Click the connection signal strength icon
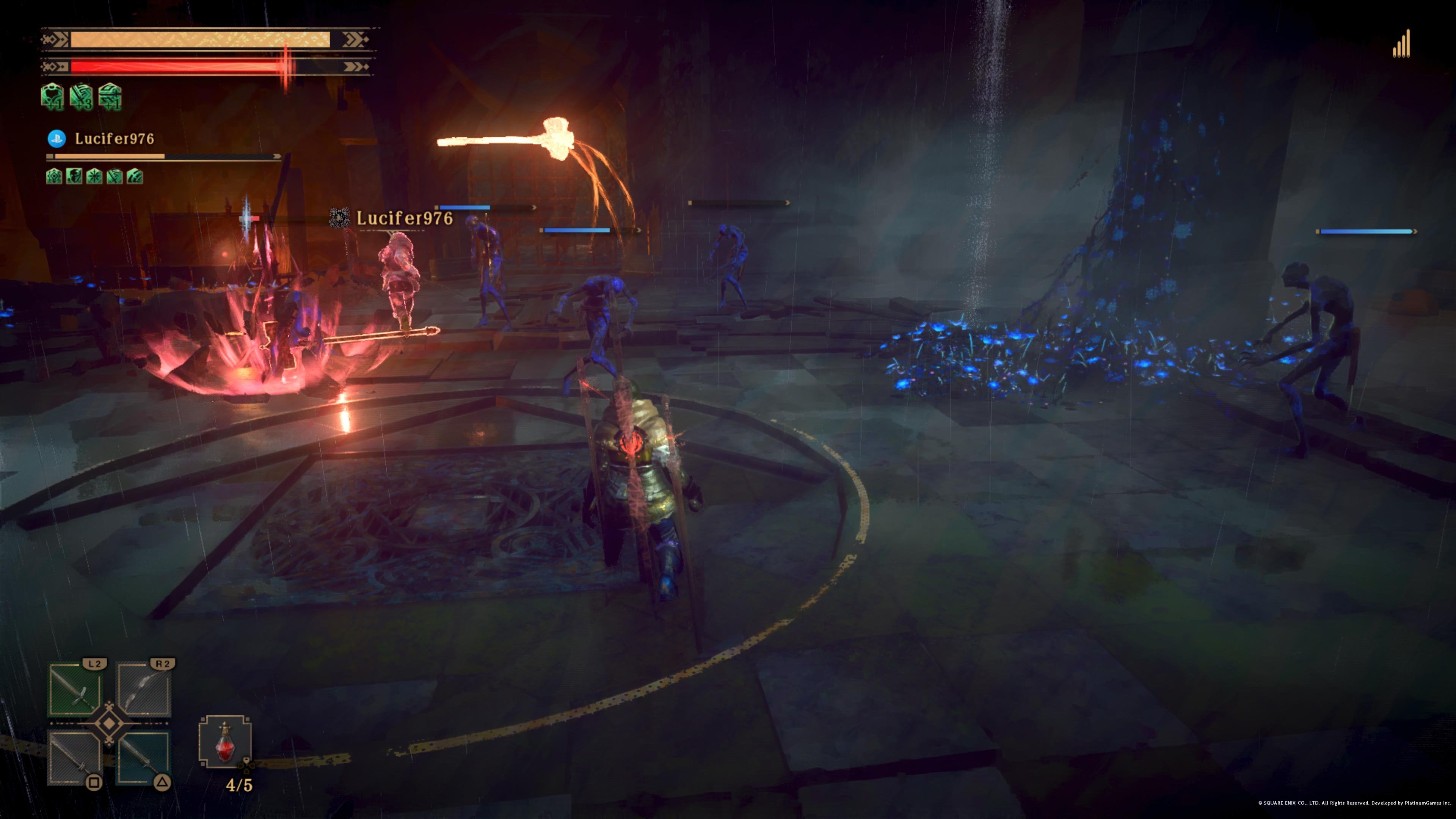Image resolution: width=1456 pixels, height=819 pixels. click(x=1402, y=45)
